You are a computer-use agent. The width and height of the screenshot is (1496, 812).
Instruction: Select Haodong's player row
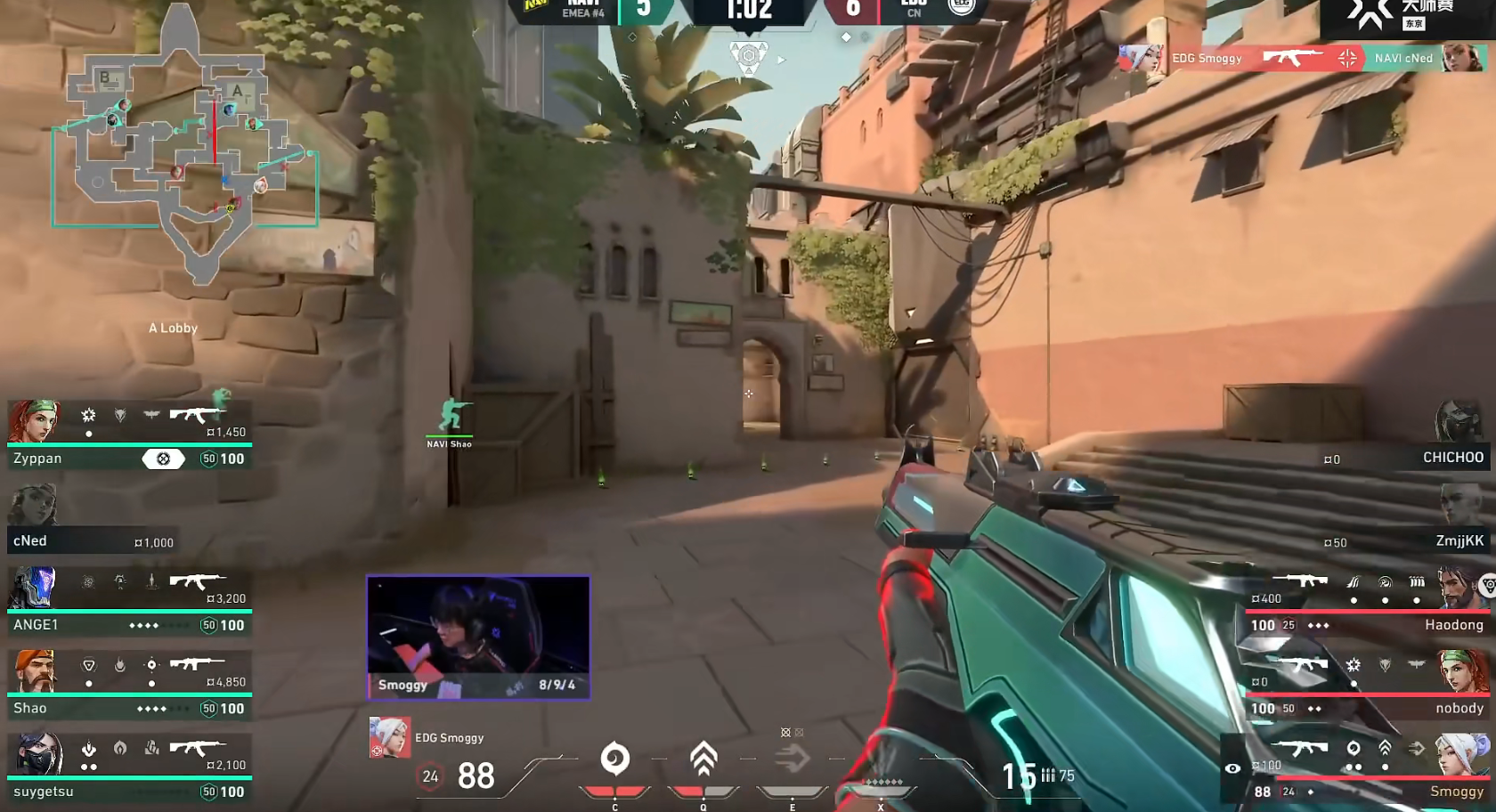pos(1367,603)
